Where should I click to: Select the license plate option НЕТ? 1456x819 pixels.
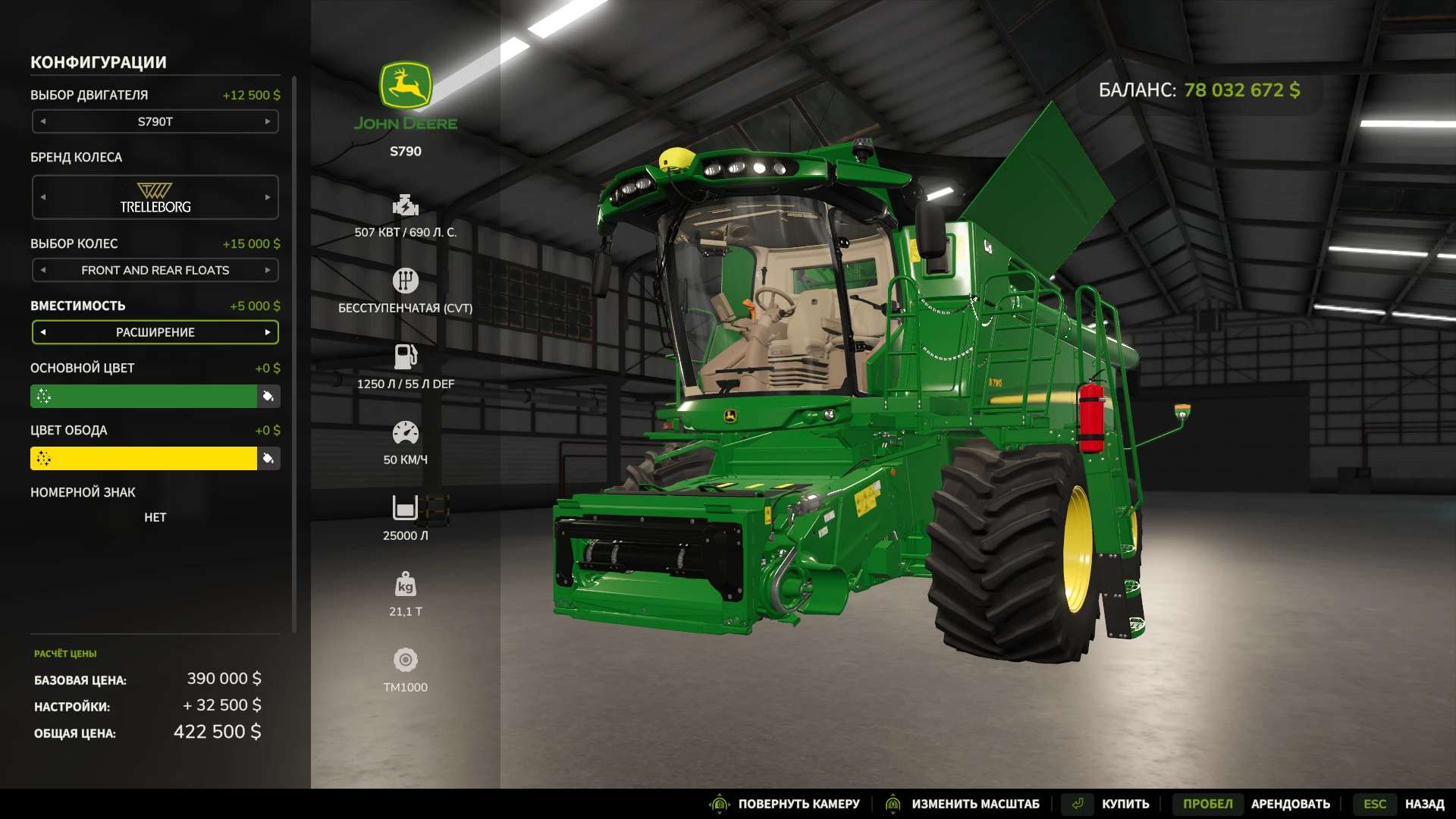tap(155, 517)
